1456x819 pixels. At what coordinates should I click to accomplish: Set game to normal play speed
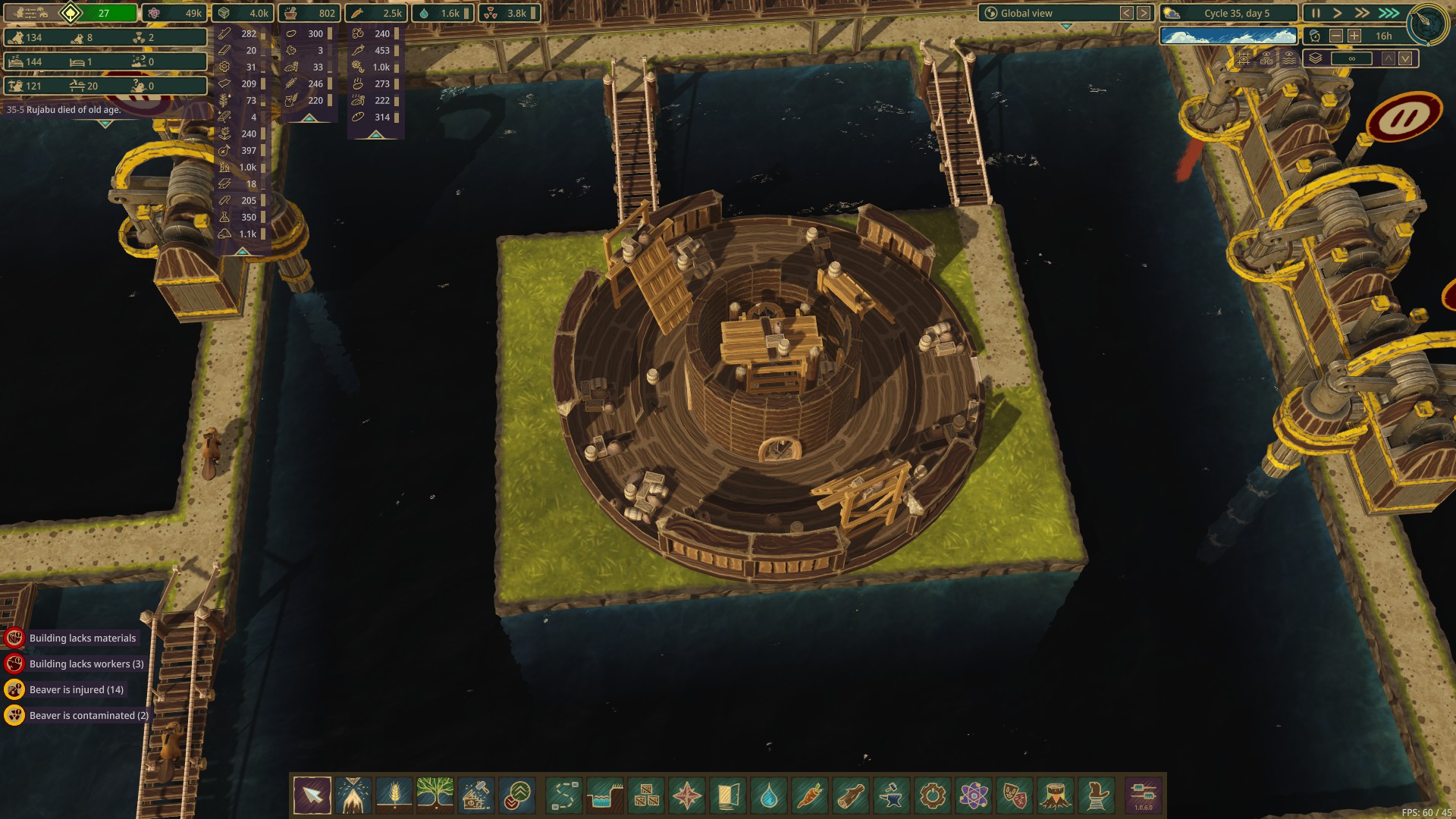[1338, 13]
